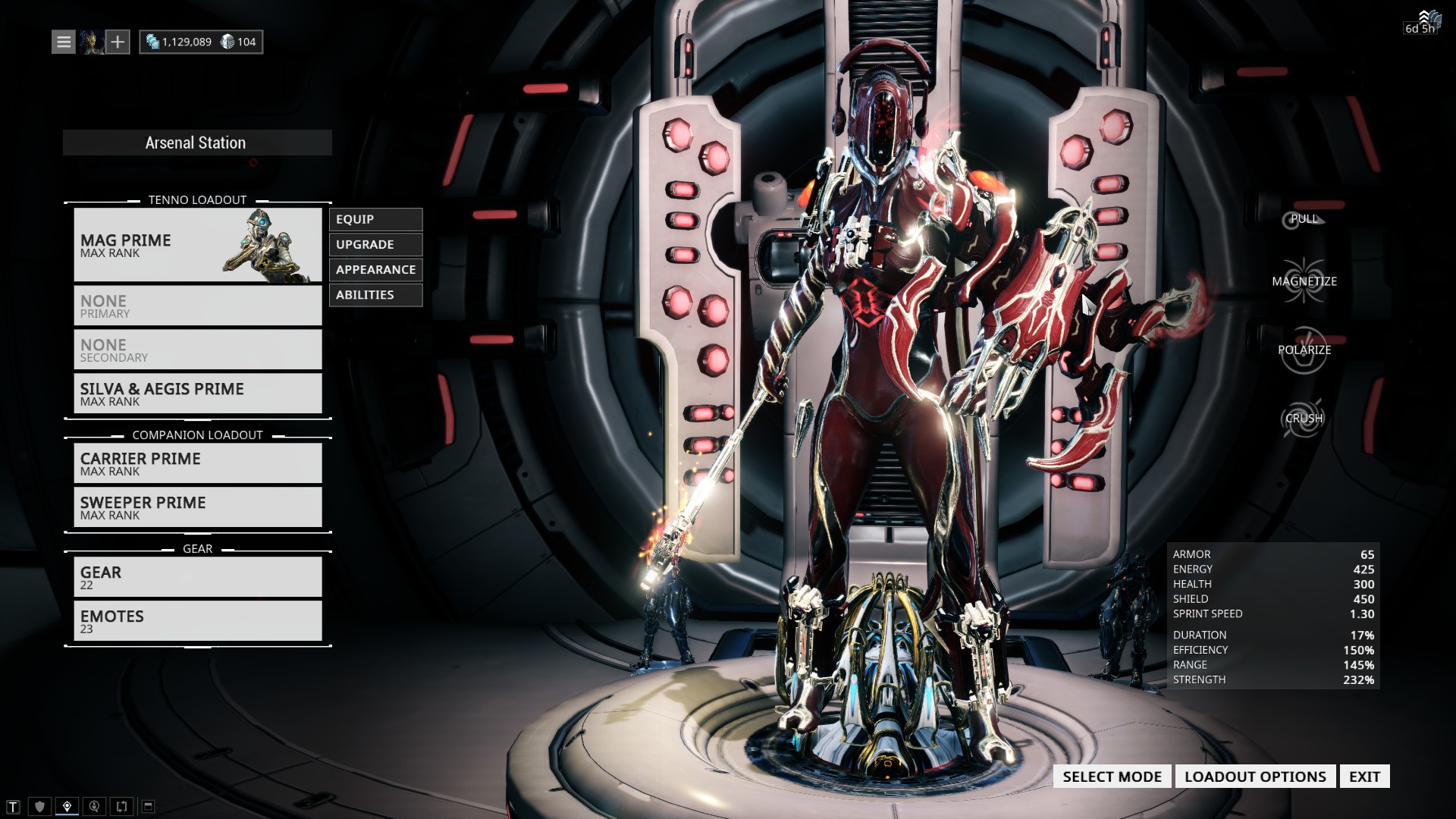Select the Magnetize ability icon
Screen dimensions: 1456x819
coord(1304,281)
